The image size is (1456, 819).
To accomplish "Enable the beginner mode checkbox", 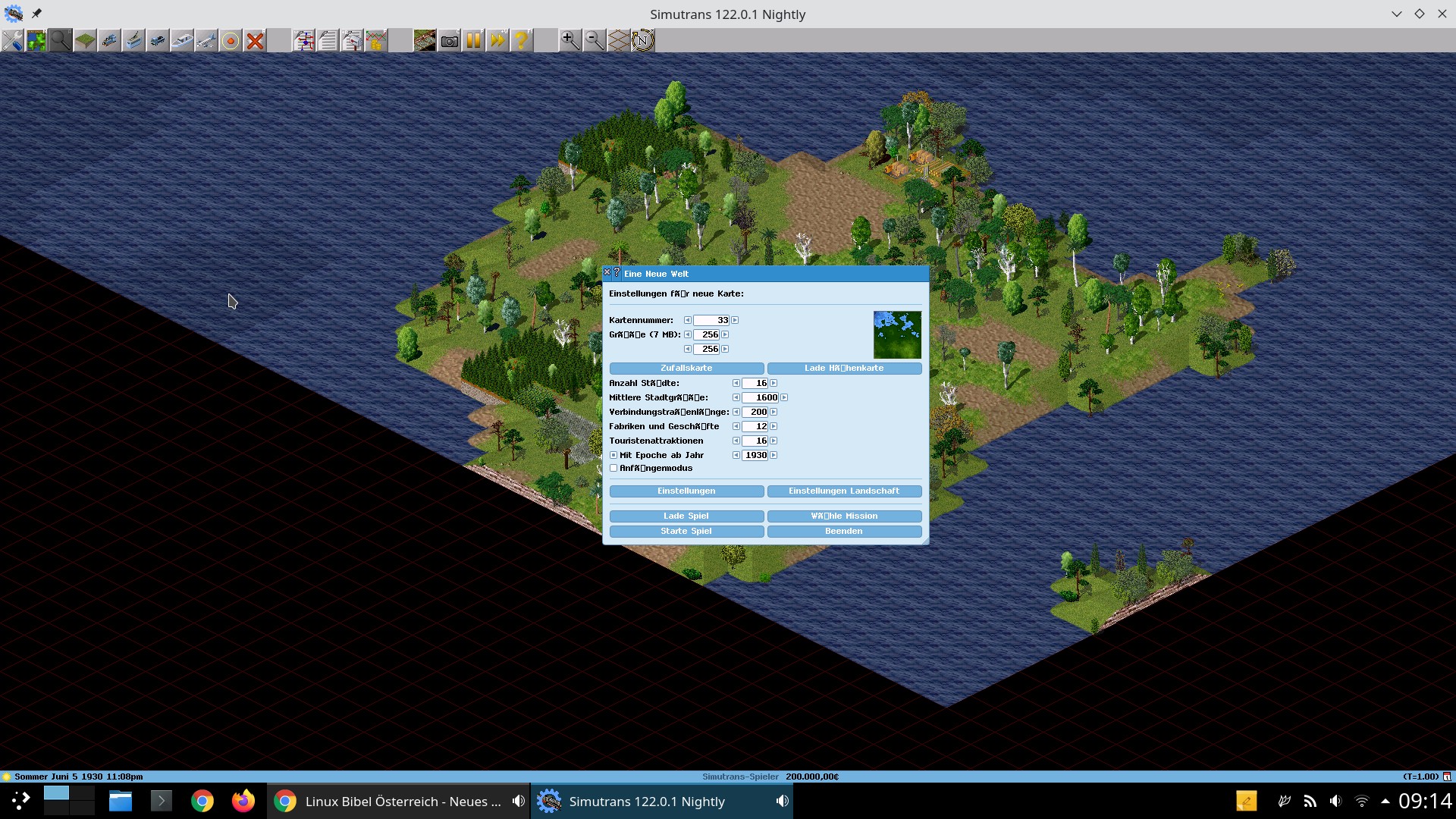I will 613,469.
